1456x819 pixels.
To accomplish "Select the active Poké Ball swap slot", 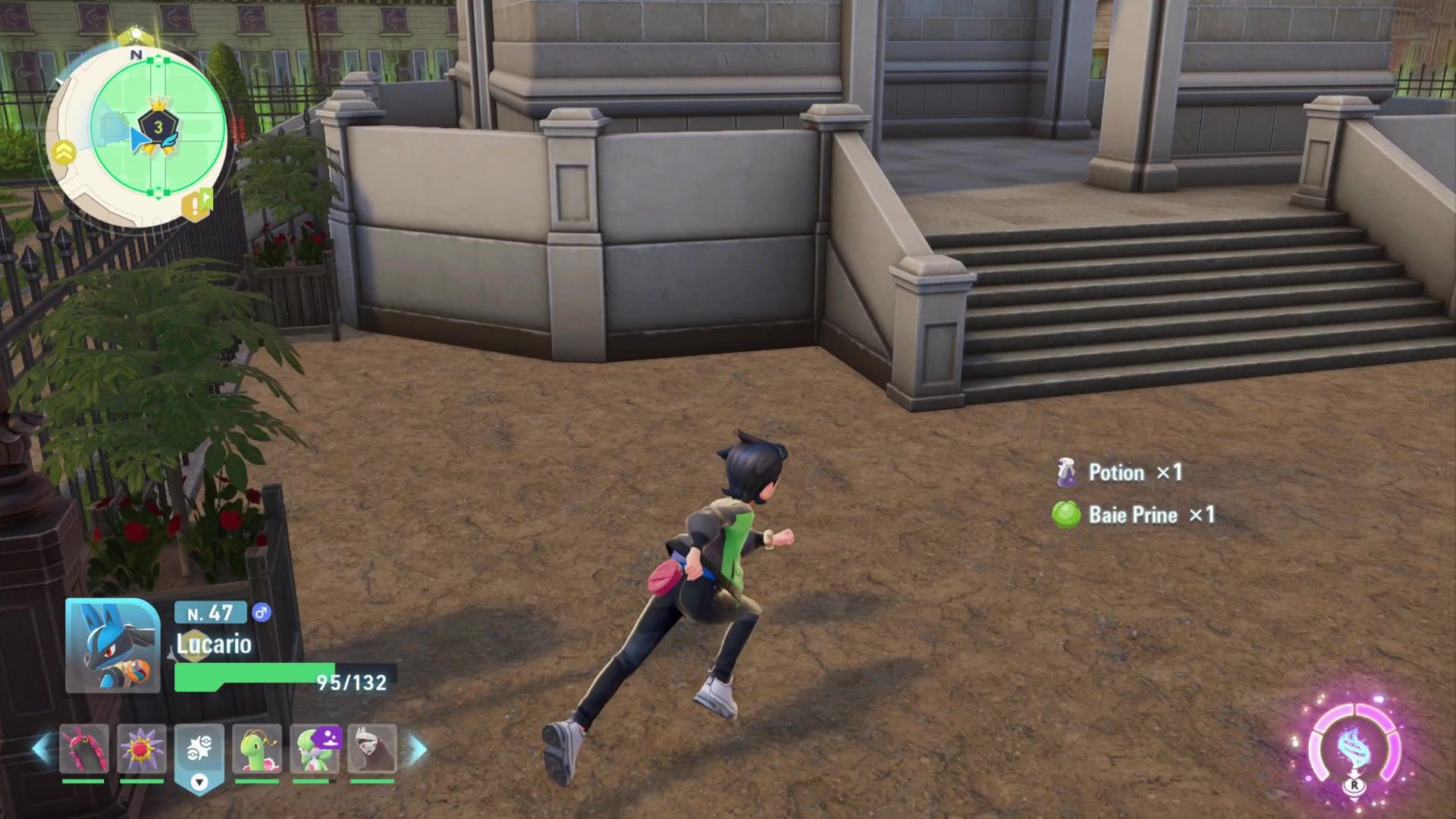I will coord(199,752).
